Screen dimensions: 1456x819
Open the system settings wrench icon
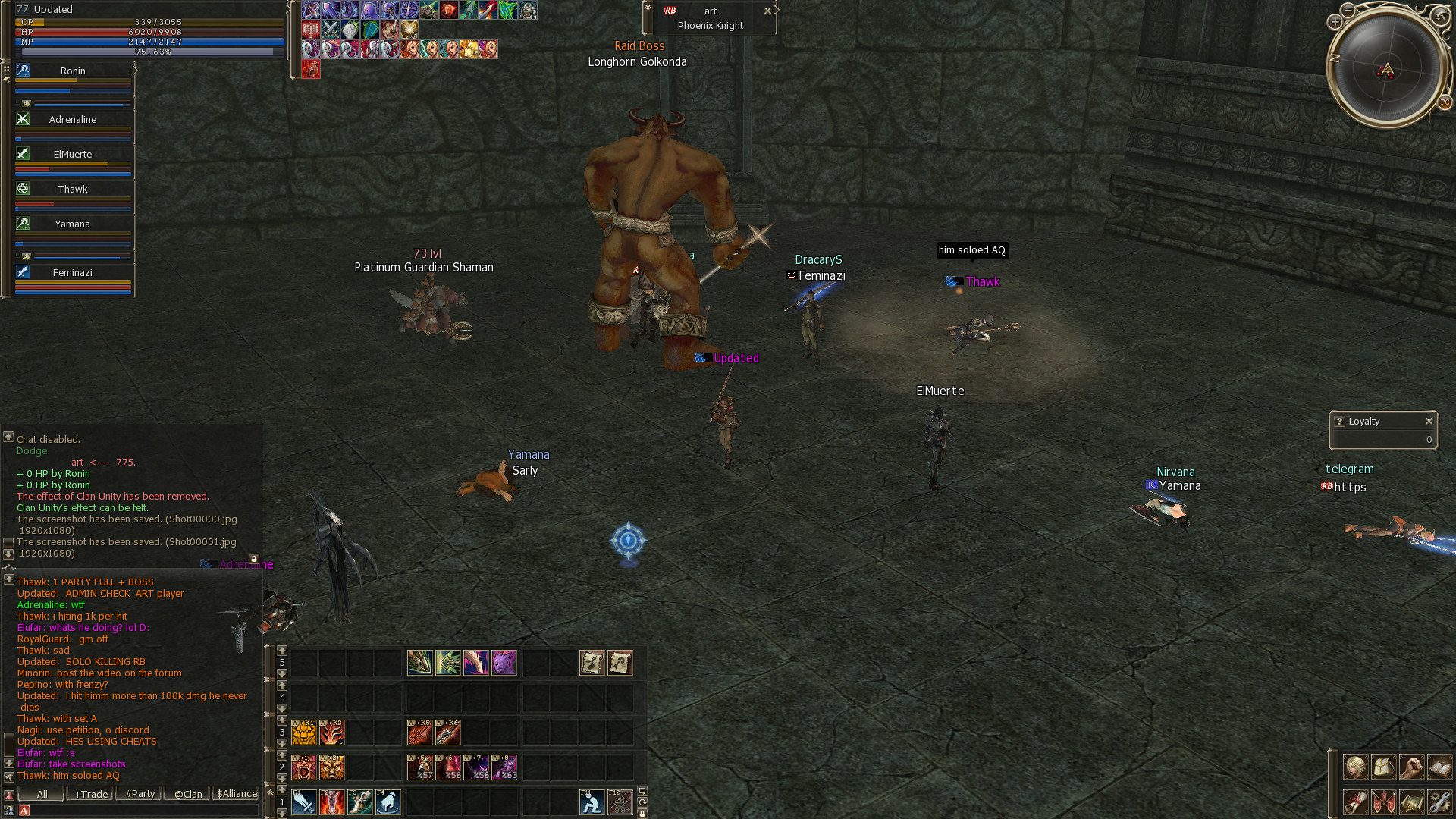point(1439,802)
